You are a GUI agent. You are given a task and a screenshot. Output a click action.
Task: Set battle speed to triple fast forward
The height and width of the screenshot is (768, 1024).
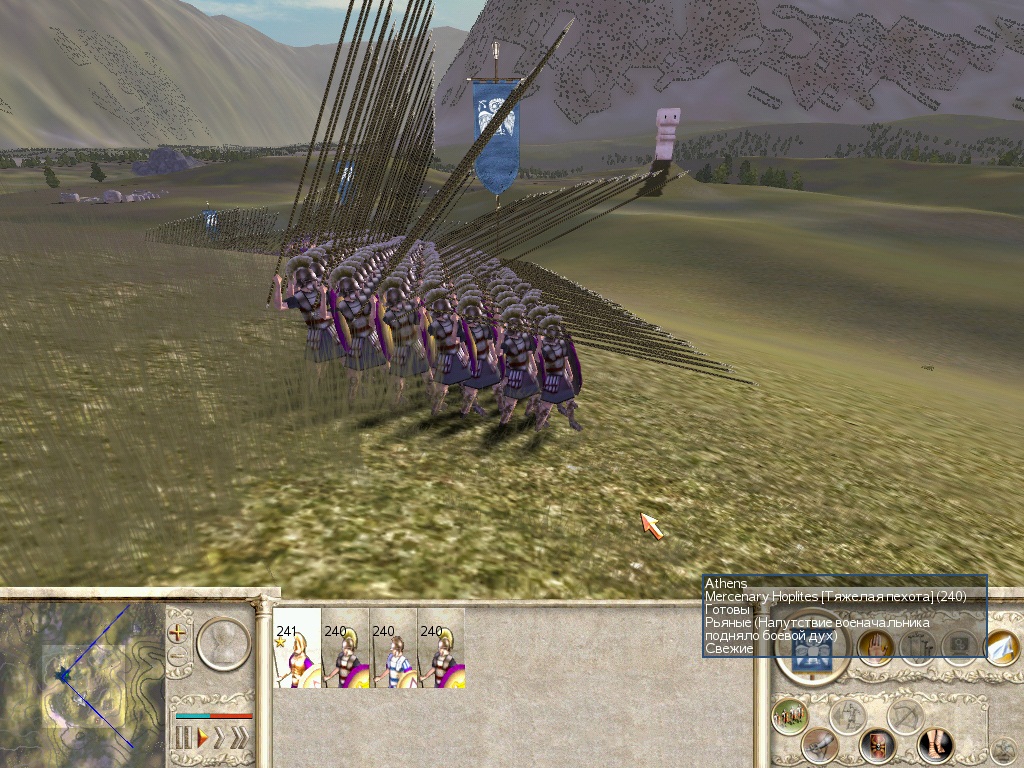[239, 738]
